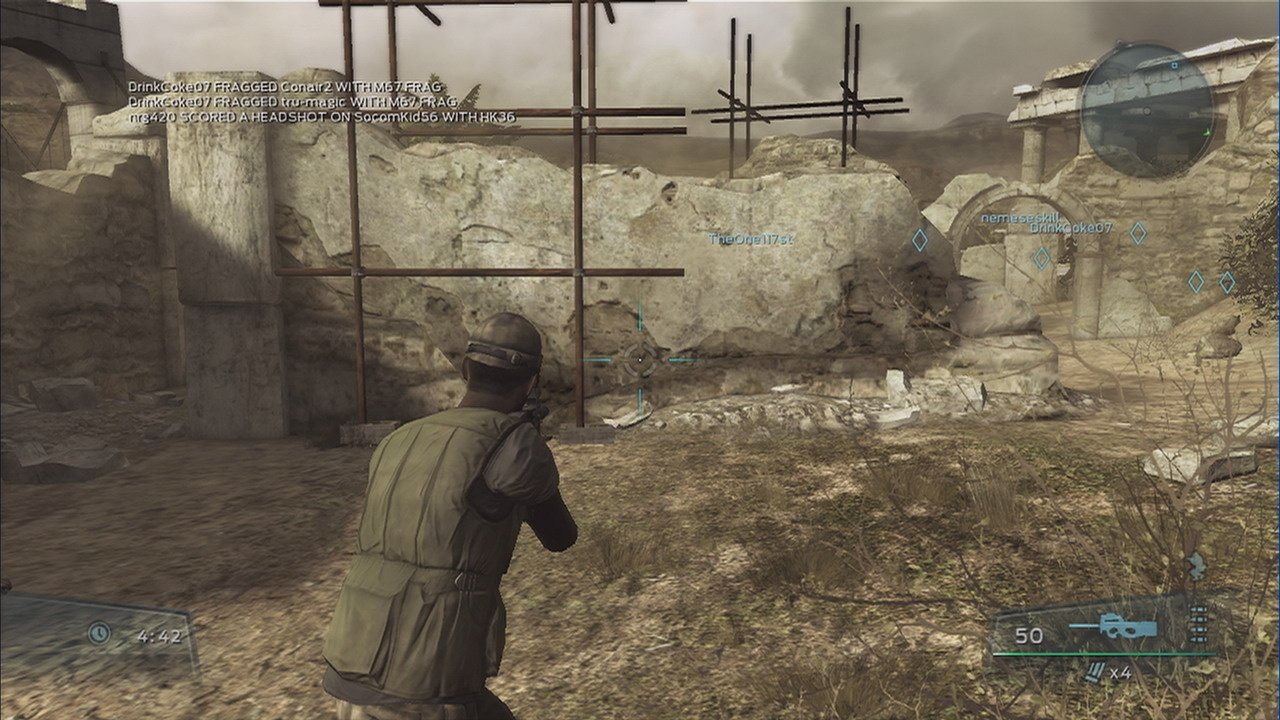This screenshot has width=1280, height=720.
Task: Click the green ammo bar below the 50
Action: [1105, 653]
